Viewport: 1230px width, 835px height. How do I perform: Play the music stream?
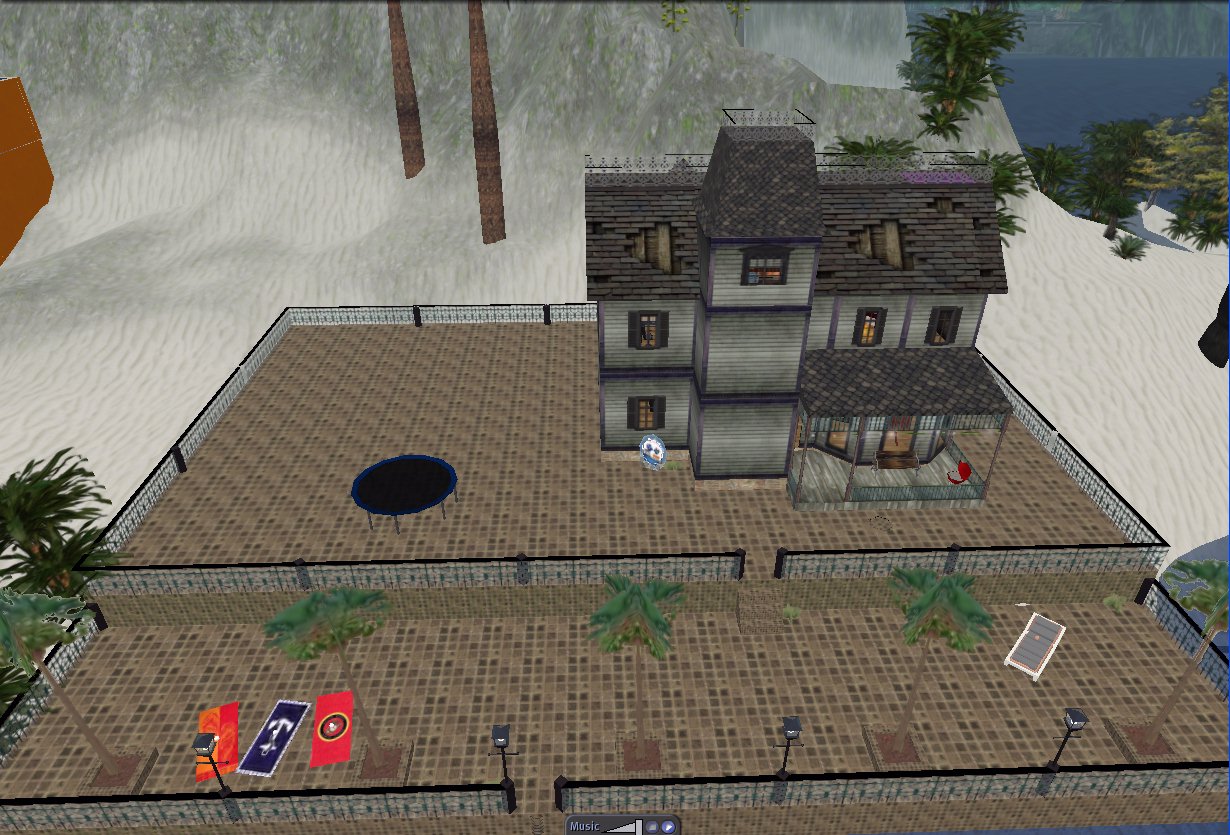pyautogui.click(x=666, y=827)
